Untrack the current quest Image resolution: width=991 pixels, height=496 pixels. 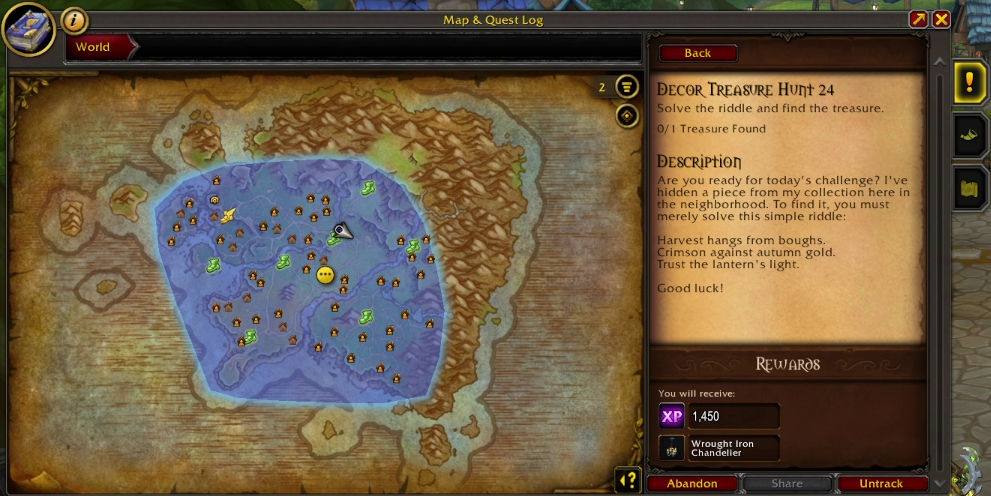click(x=881, y=484)
